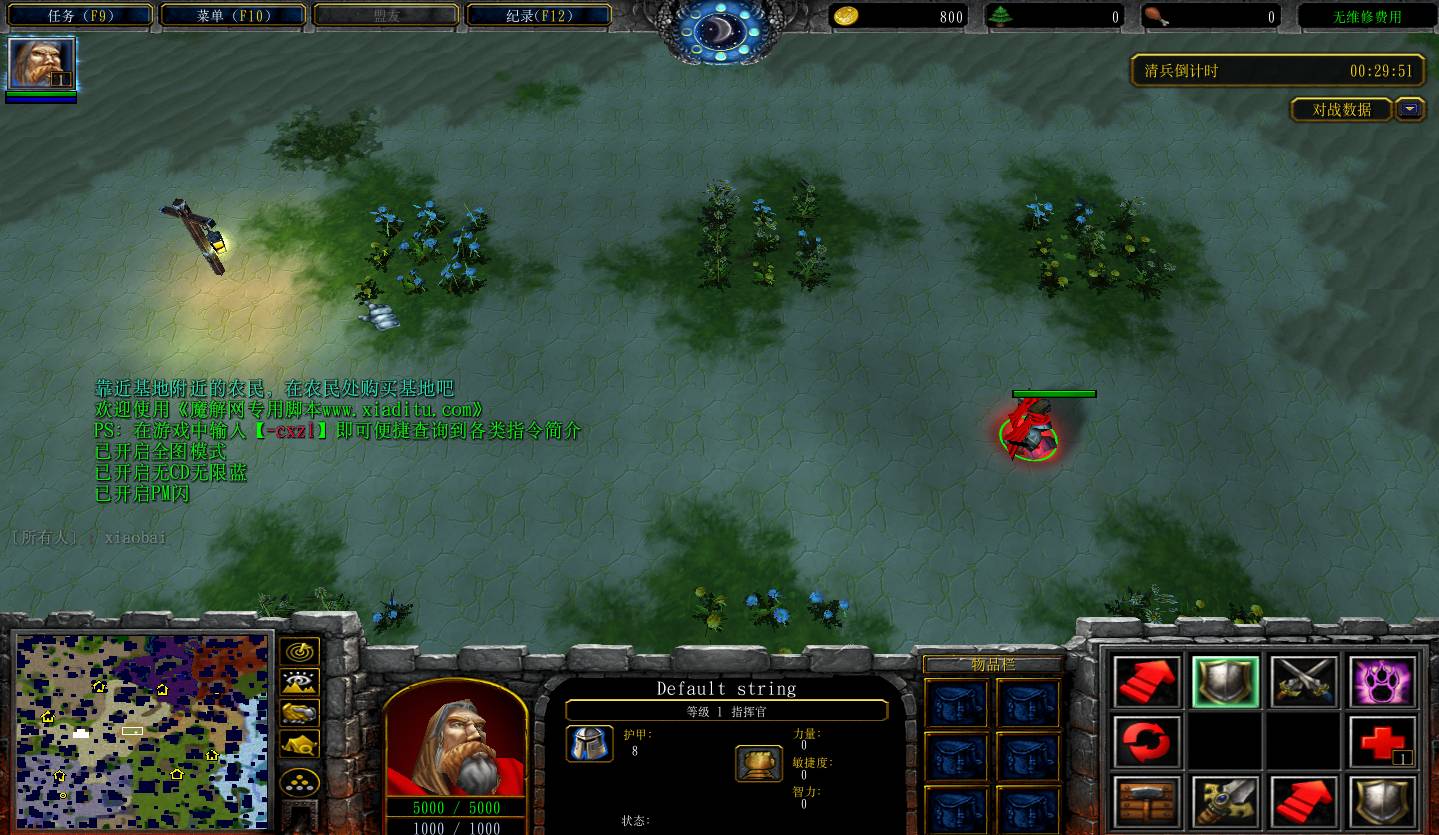Activate the crossed swords attack command
1439x835 pixels.
(x=1303, y=682)
